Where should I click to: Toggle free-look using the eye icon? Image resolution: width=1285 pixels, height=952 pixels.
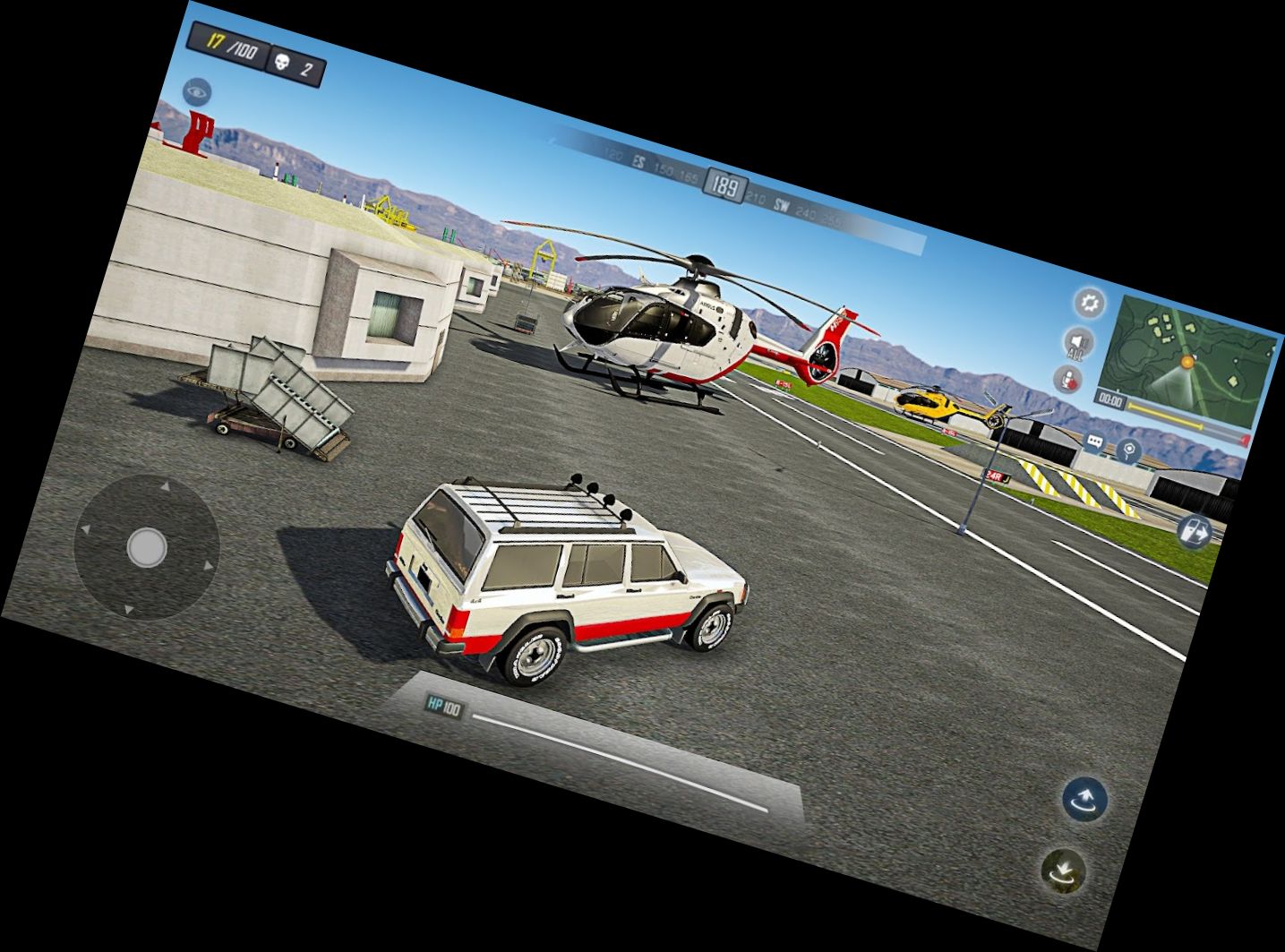pos(195,90)
